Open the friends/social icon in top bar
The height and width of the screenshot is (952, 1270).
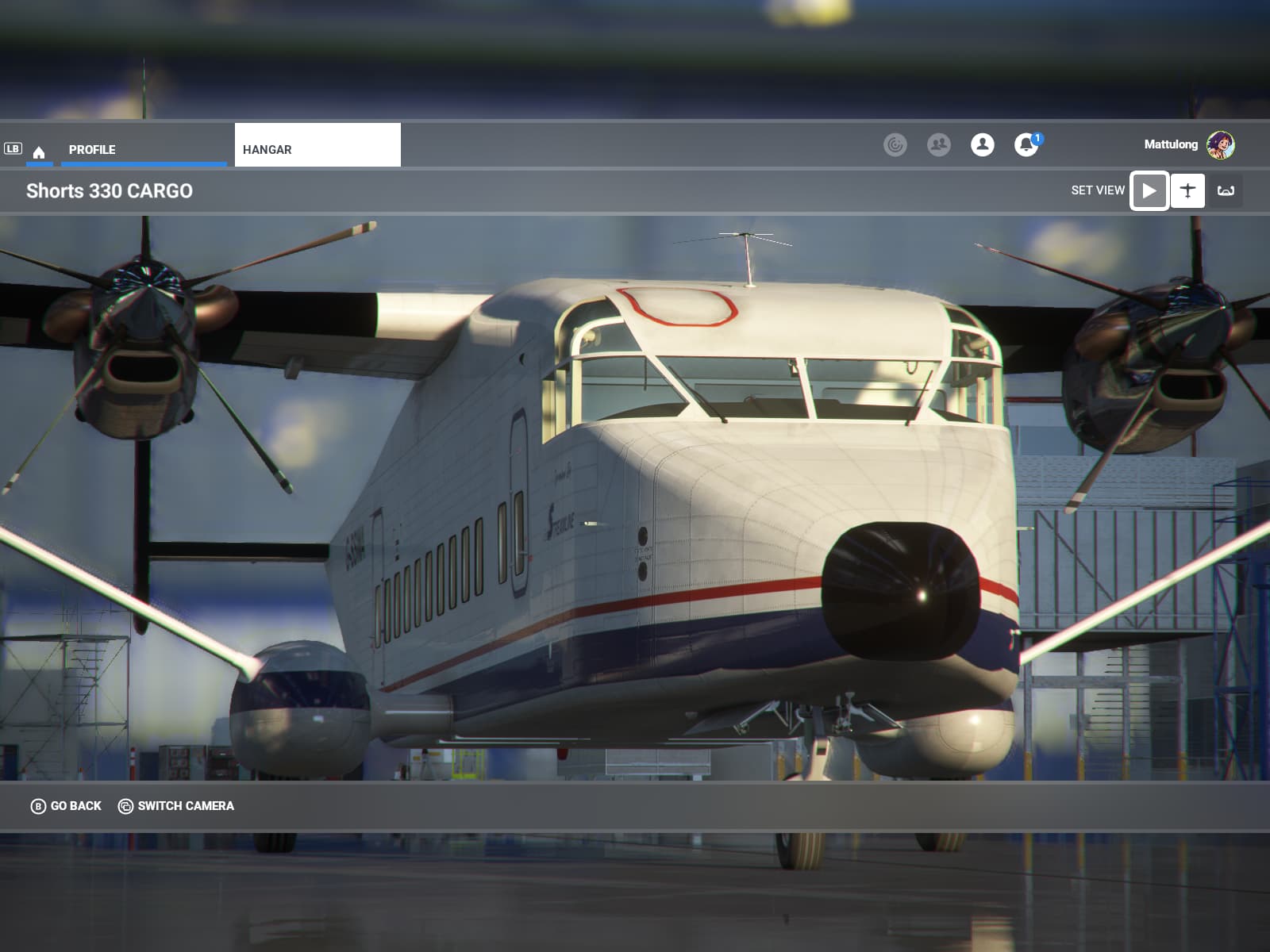pos(940,144)
